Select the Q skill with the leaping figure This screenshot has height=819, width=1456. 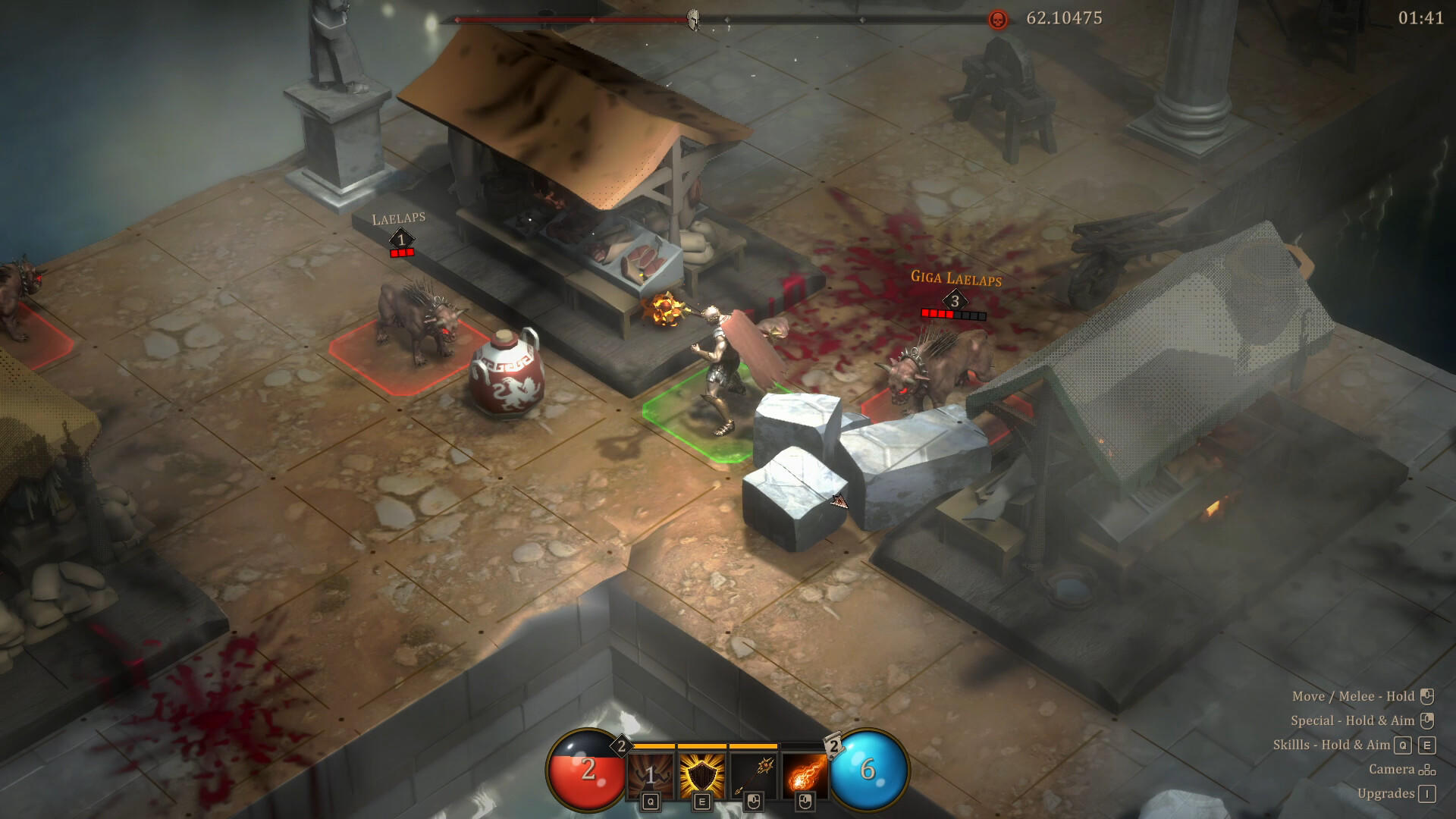click(x=650, y=772)
